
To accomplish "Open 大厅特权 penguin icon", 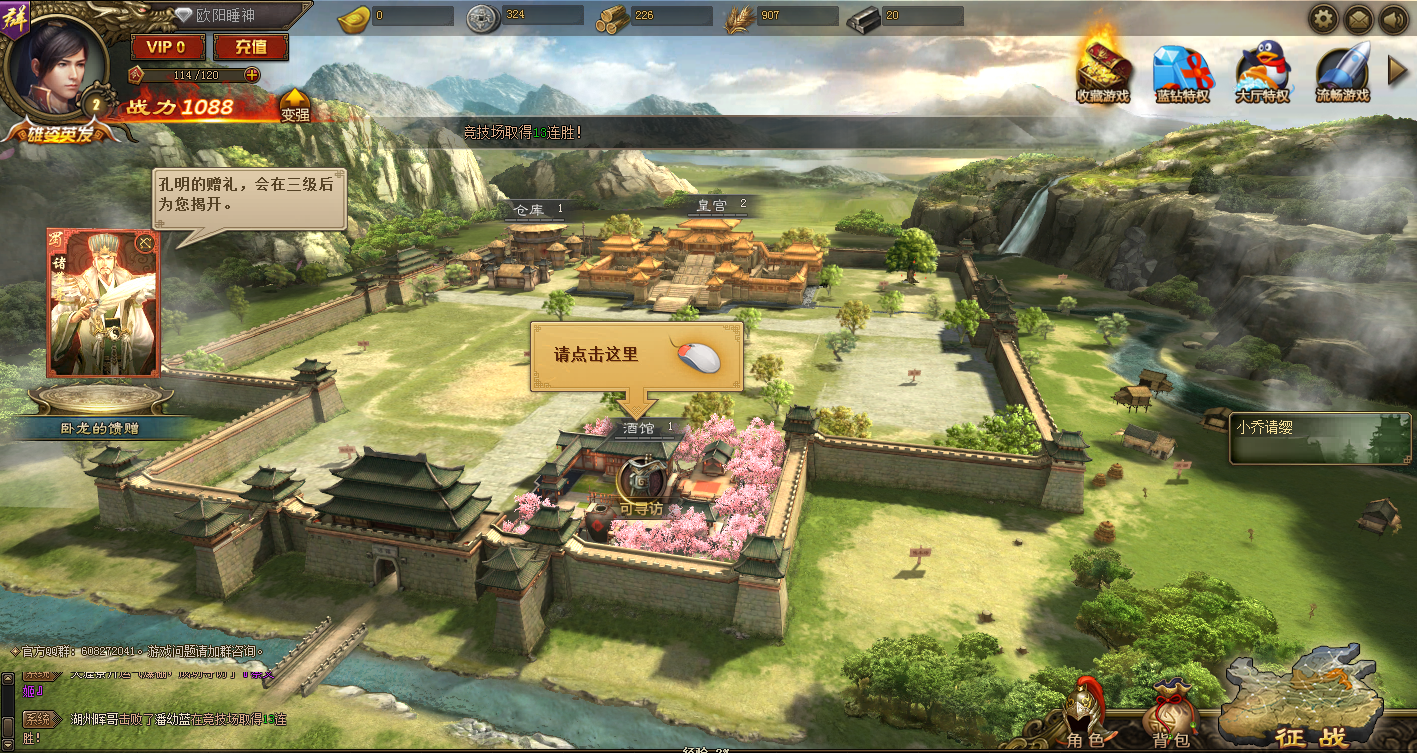I will coord(1262,72).
